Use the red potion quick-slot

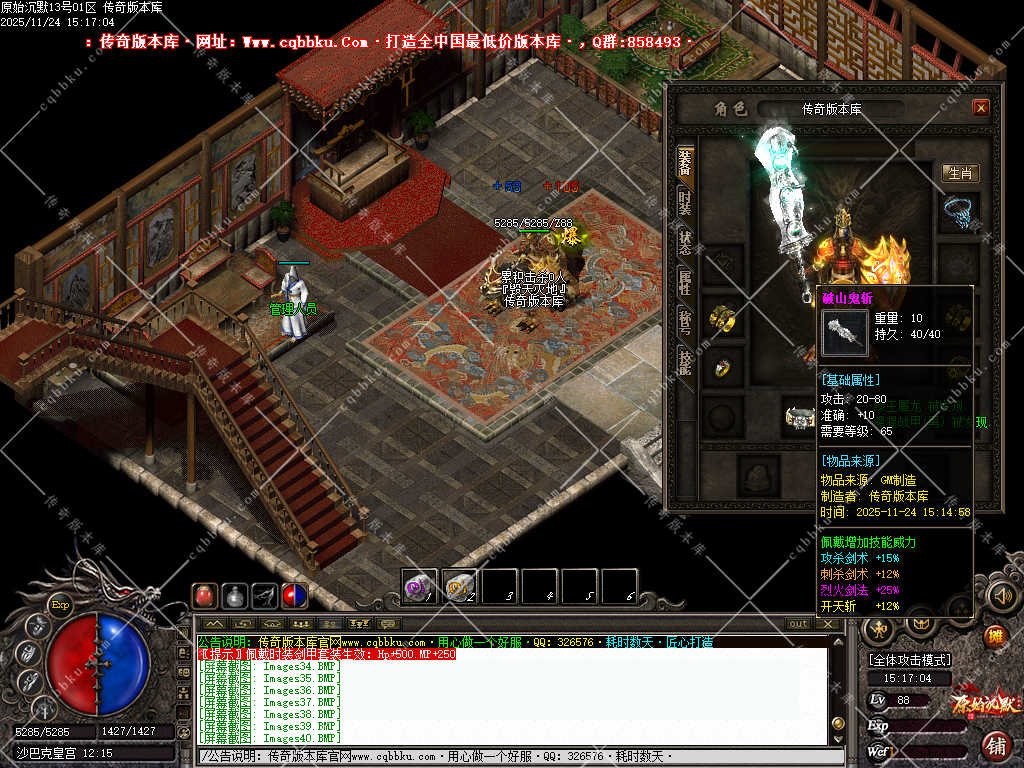[205, 595]
